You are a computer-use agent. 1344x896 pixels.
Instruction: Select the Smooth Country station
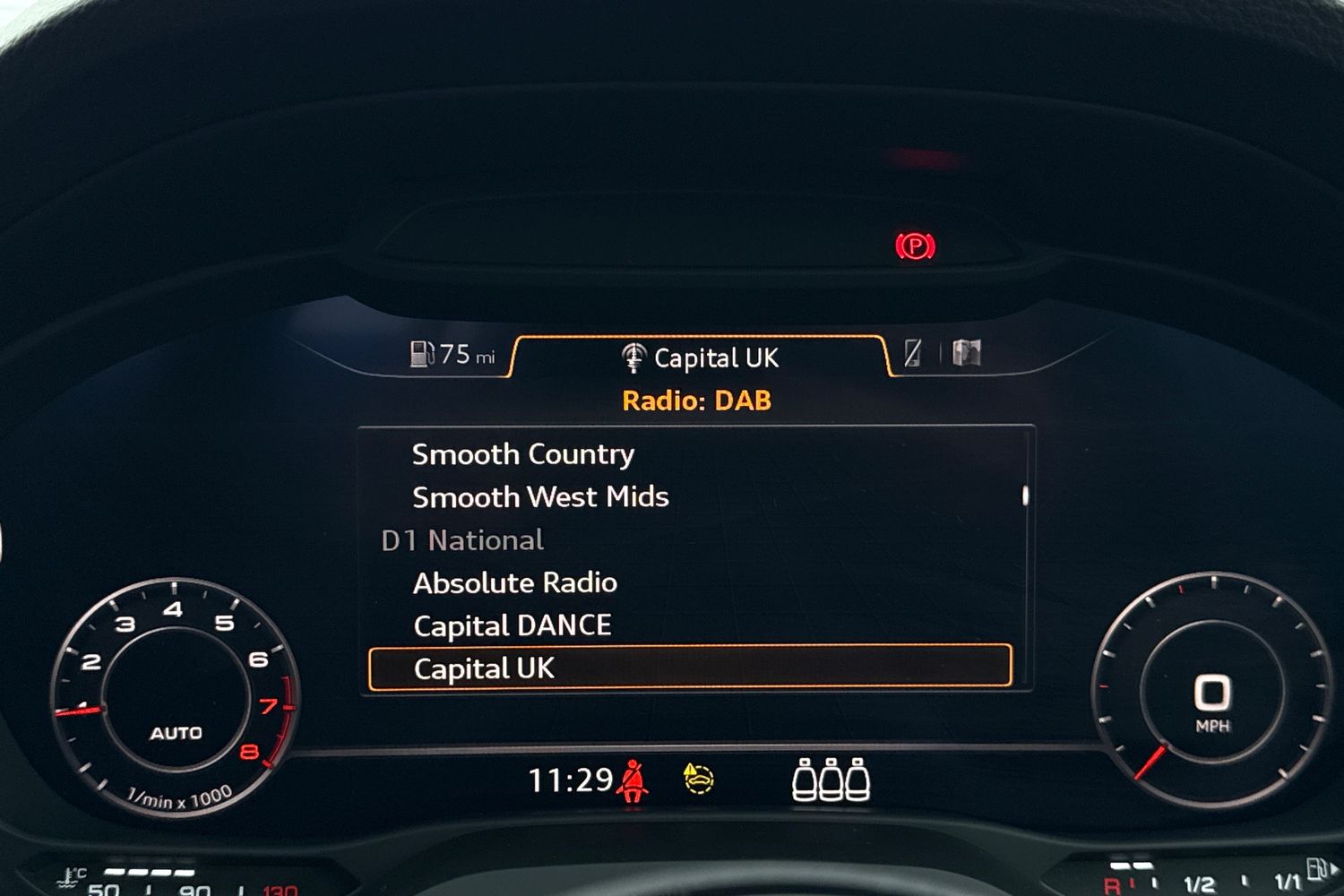coord(523,454)
